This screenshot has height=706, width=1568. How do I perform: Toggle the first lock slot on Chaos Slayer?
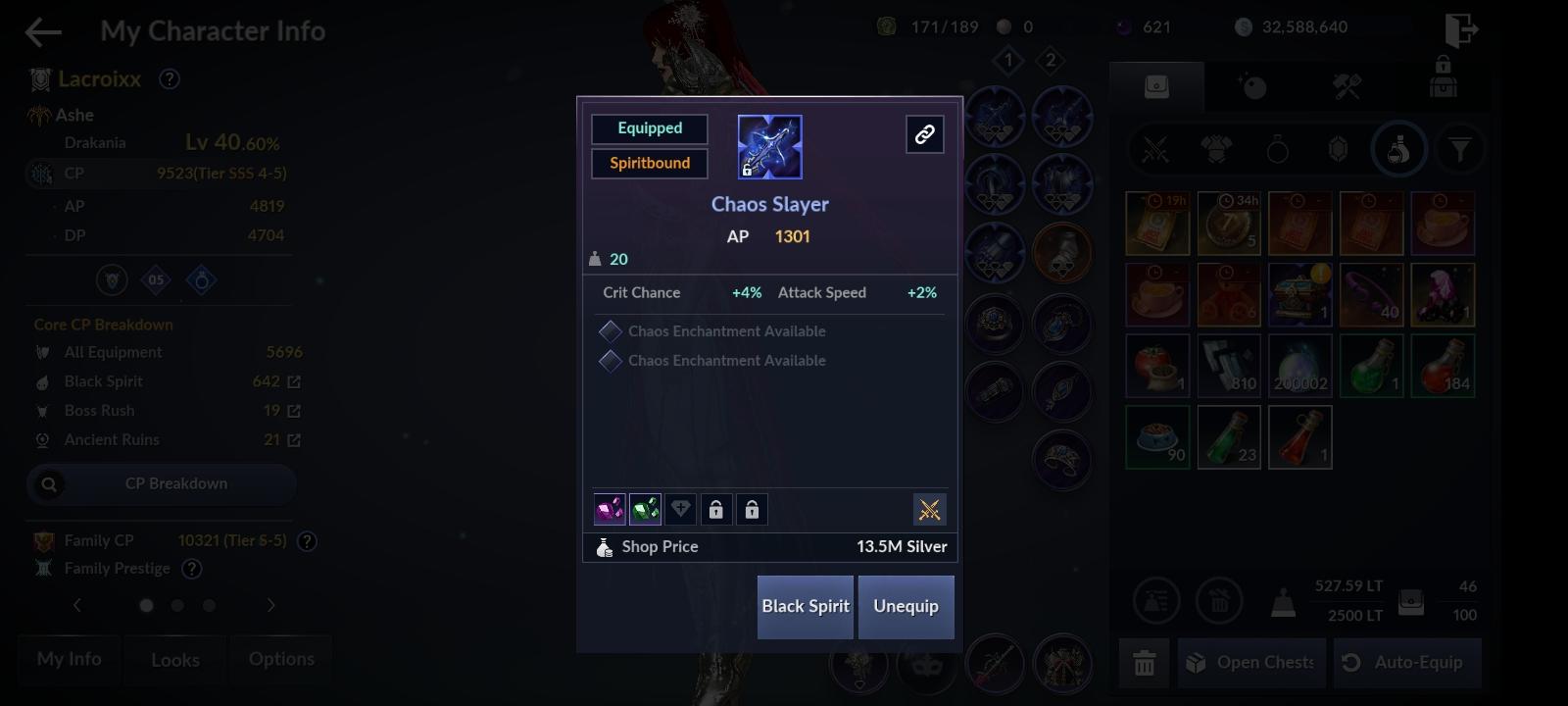coord(718,509)
